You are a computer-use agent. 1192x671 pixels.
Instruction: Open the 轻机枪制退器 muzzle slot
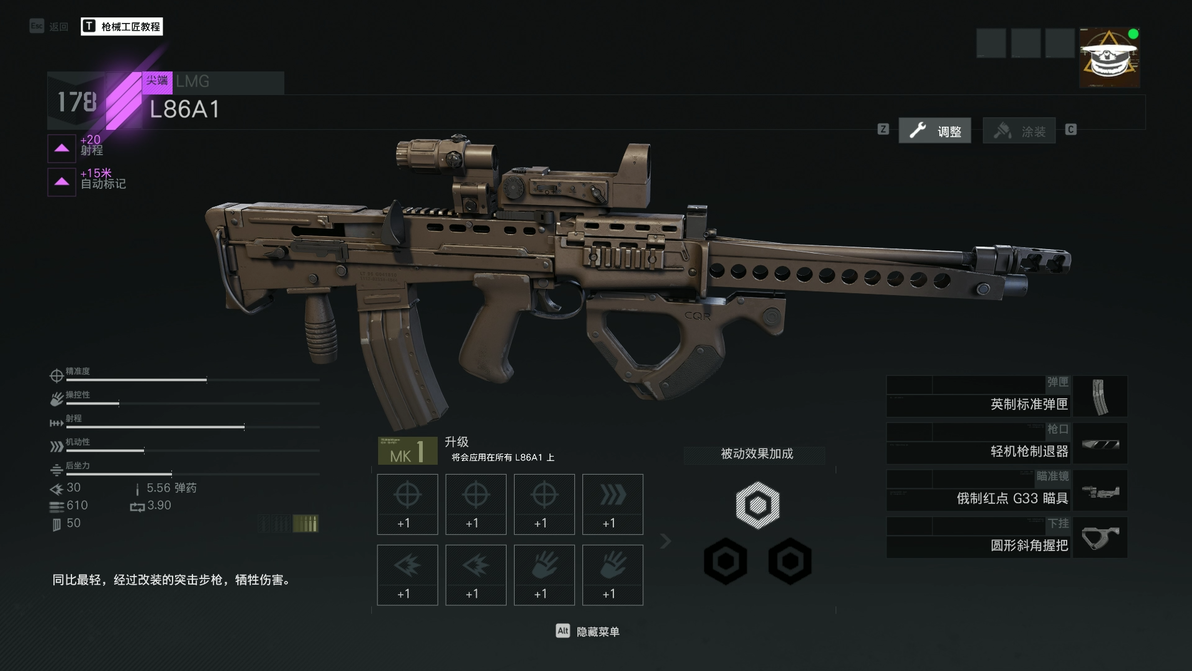point(1006,444)
